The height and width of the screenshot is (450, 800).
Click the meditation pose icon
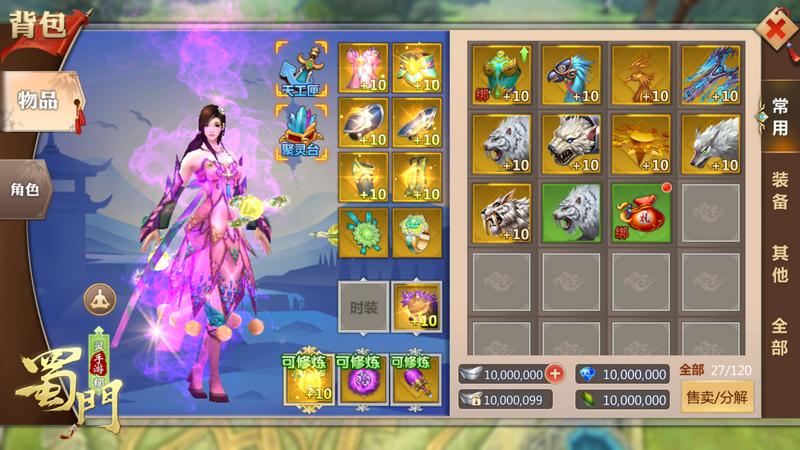point(99,299)
